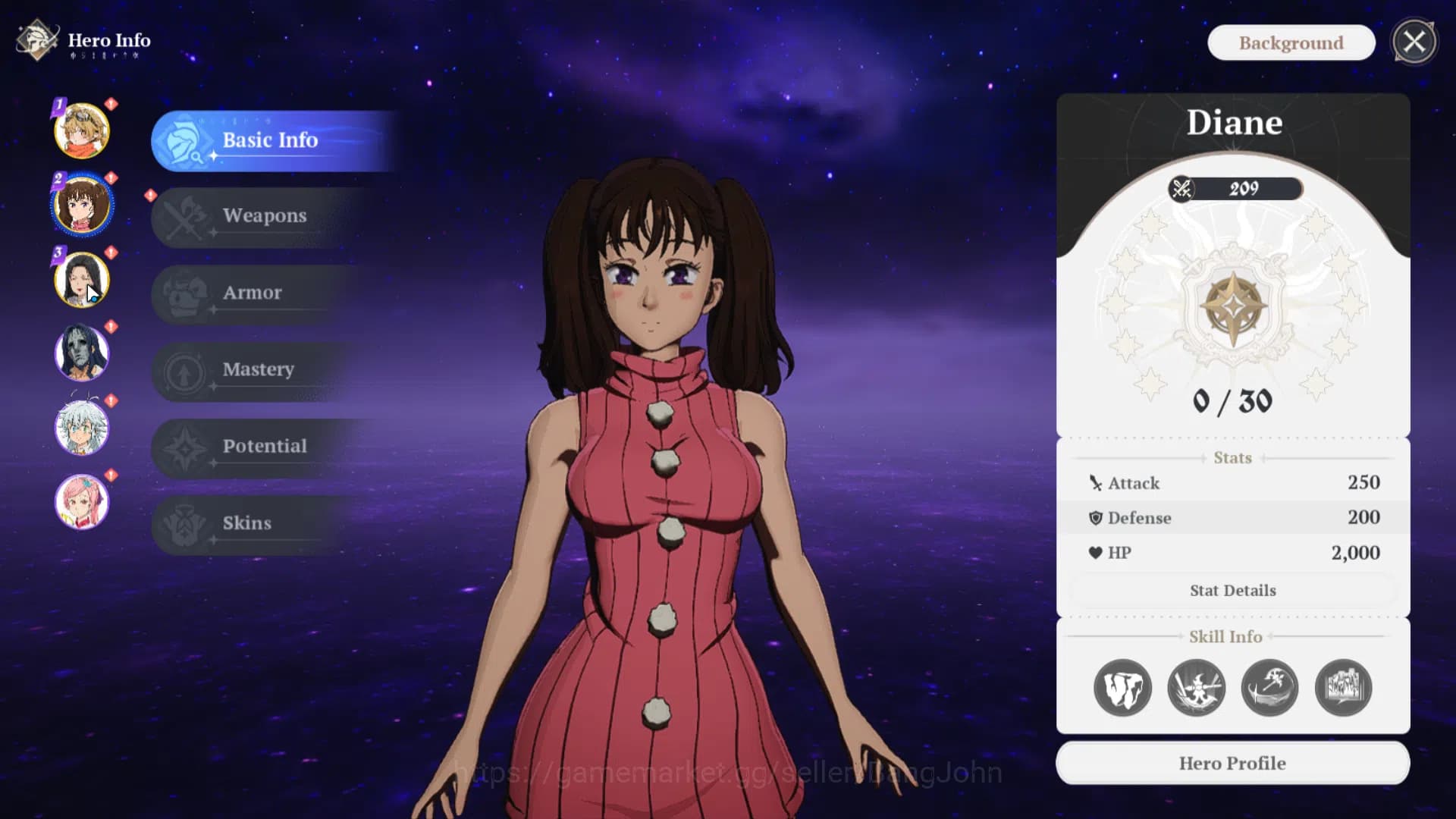View Diane's first rock skill icon

click(1123, 687)
